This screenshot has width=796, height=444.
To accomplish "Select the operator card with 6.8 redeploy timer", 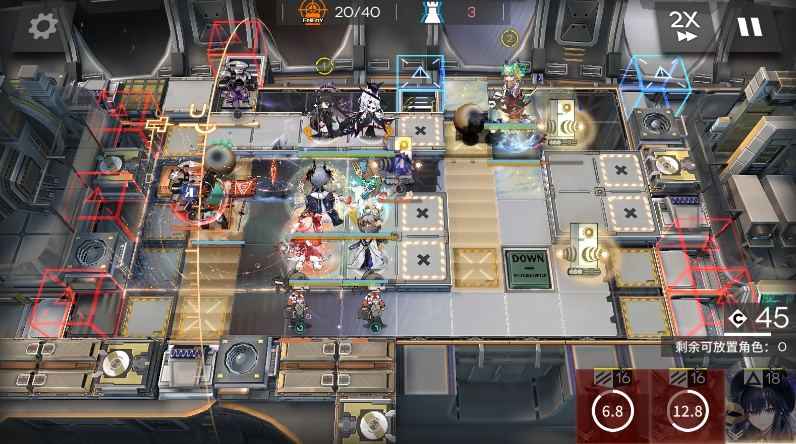I will [613, 408].
